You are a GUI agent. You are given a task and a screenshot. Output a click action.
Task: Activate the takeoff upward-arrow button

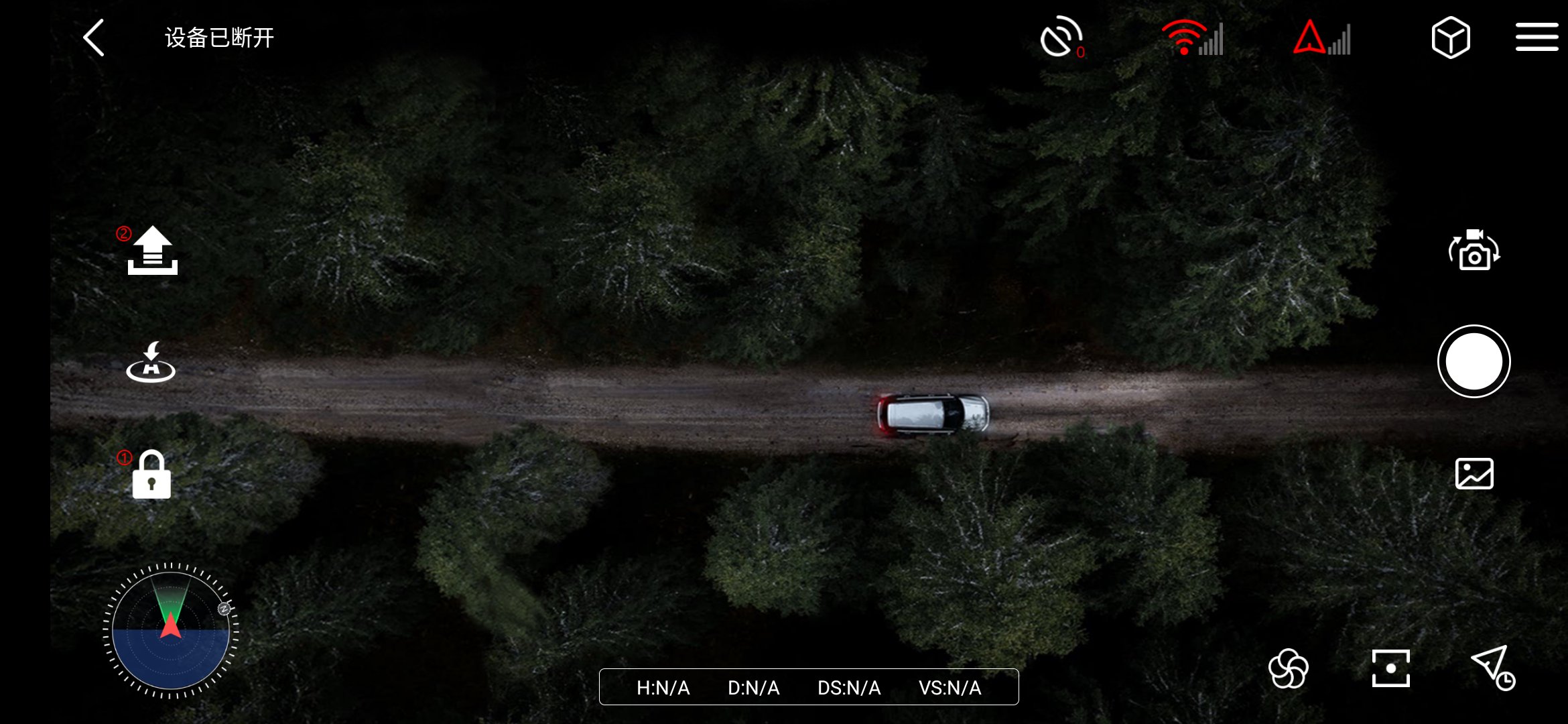click(153, 251)
